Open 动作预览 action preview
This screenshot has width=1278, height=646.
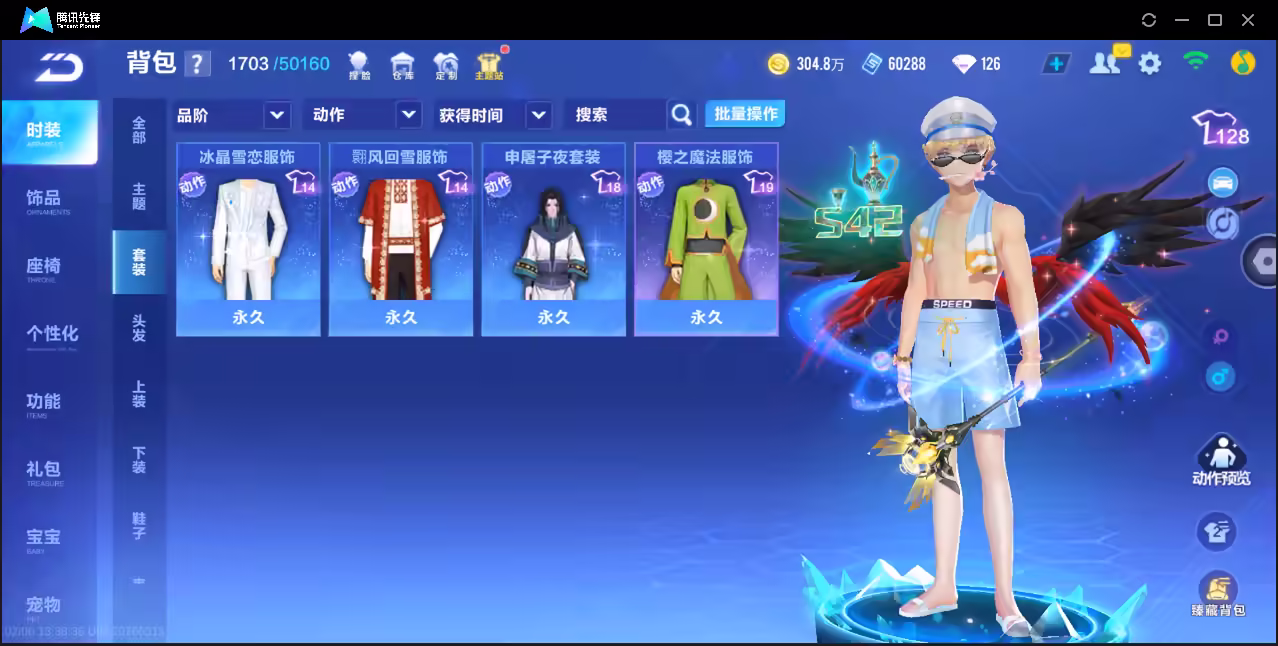coord(1220,461)
